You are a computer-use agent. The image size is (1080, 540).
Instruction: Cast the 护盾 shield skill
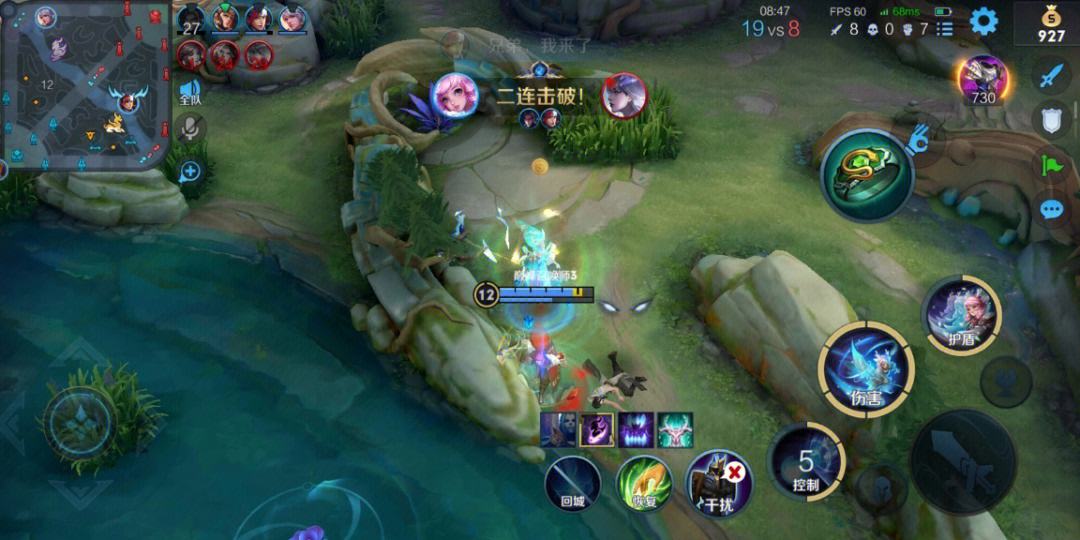(x=961, y=313)
